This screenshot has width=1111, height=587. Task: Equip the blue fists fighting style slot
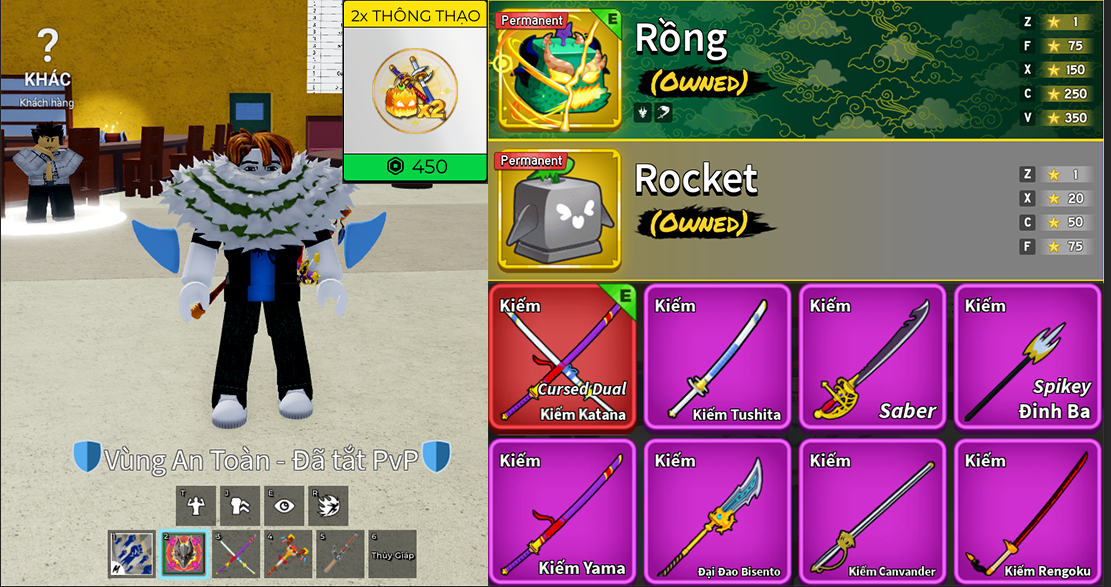point(132,554)
